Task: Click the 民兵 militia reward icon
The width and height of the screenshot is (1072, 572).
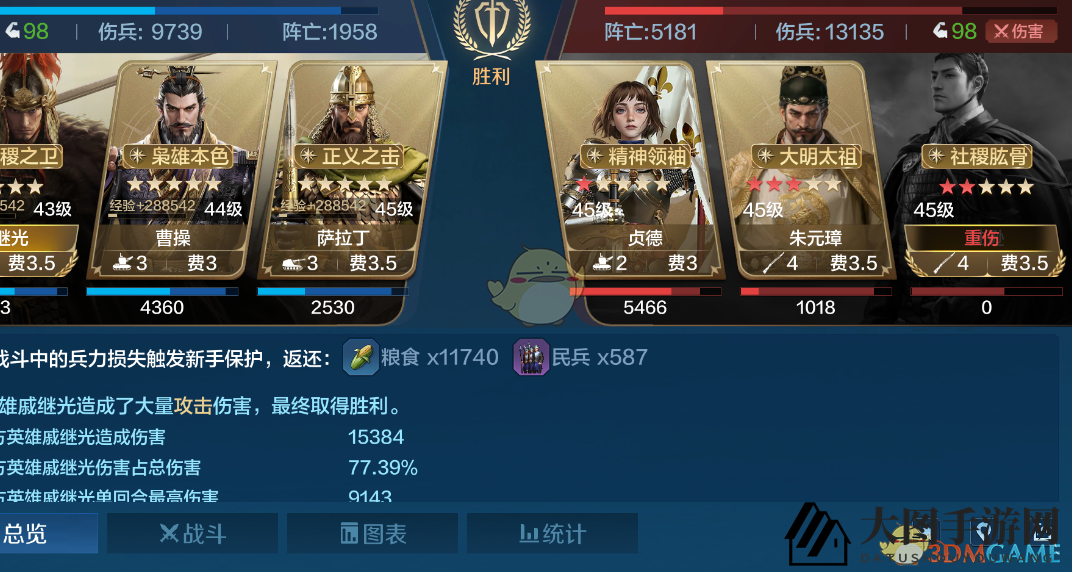Action: [531, 357]
